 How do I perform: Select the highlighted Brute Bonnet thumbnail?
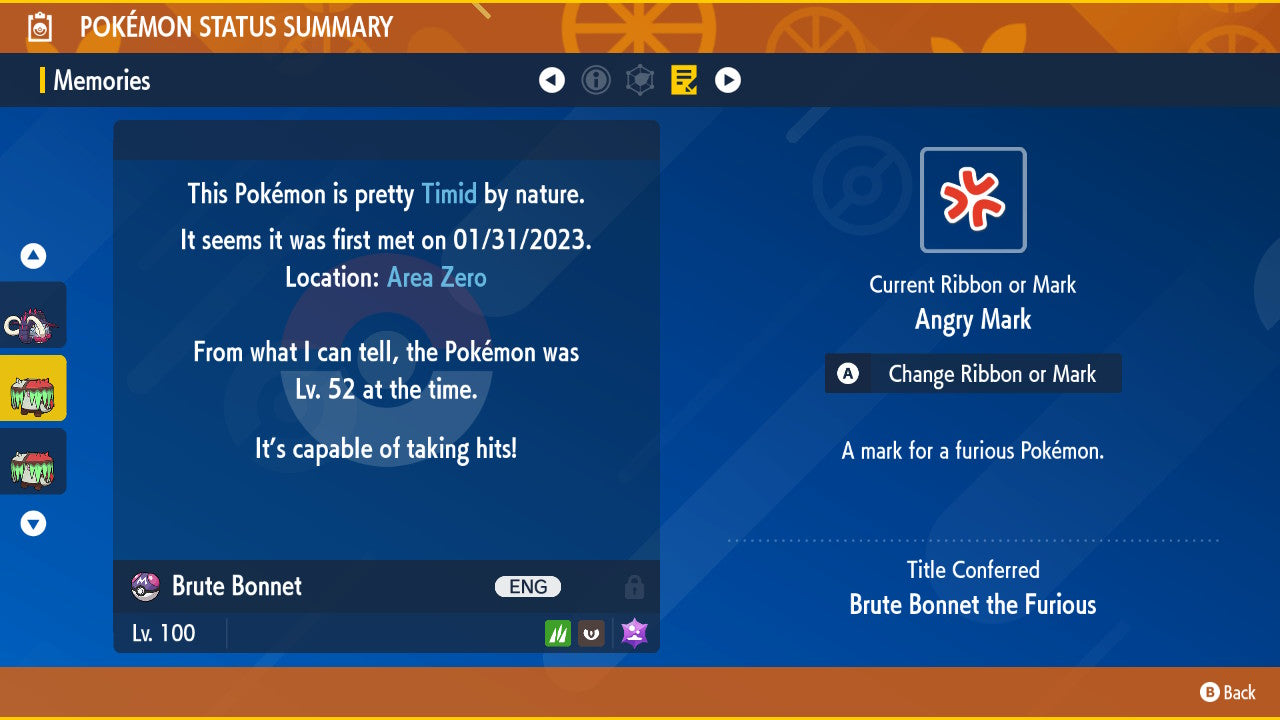(x=32, y=389)
